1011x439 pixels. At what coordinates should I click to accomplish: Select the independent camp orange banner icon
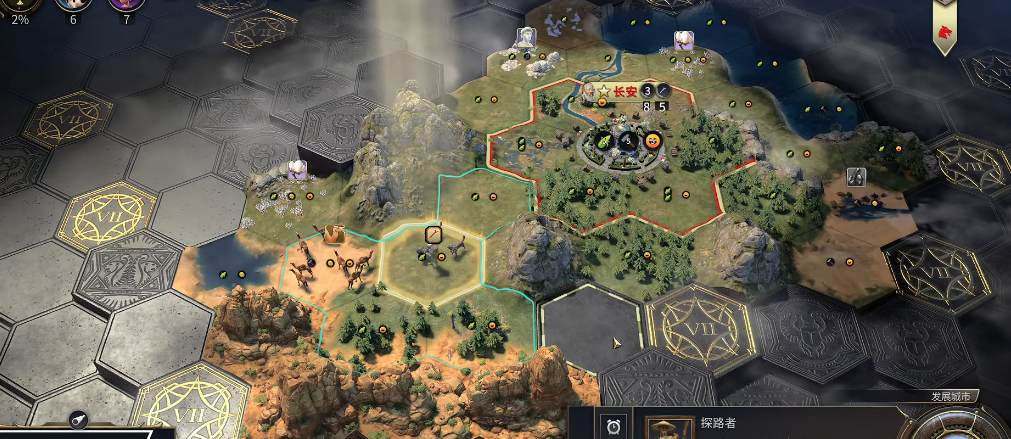(x=332, y=235)
